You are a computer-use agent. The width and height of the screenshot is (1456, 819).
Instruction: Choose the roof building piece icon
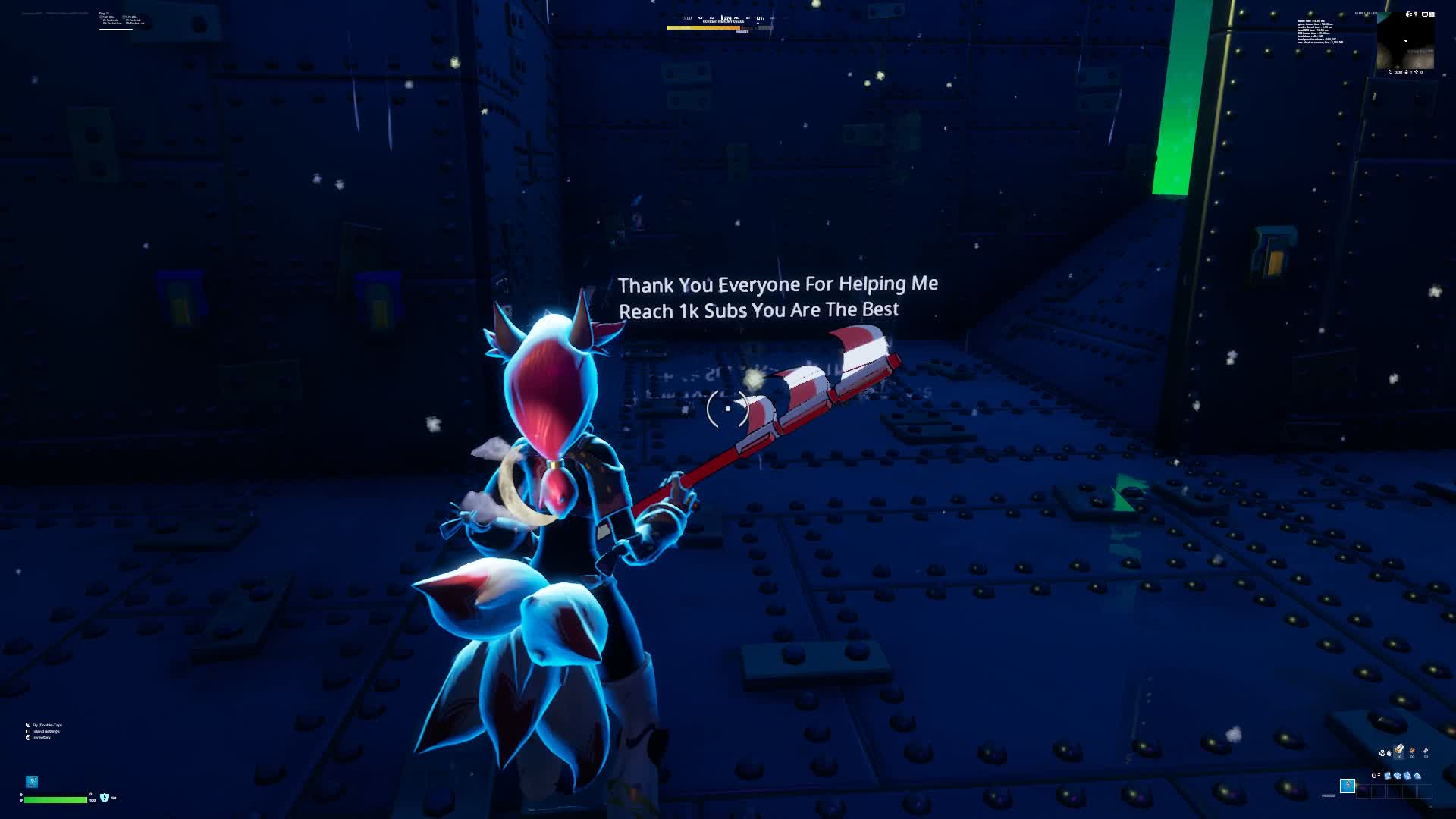point(1417,776)
